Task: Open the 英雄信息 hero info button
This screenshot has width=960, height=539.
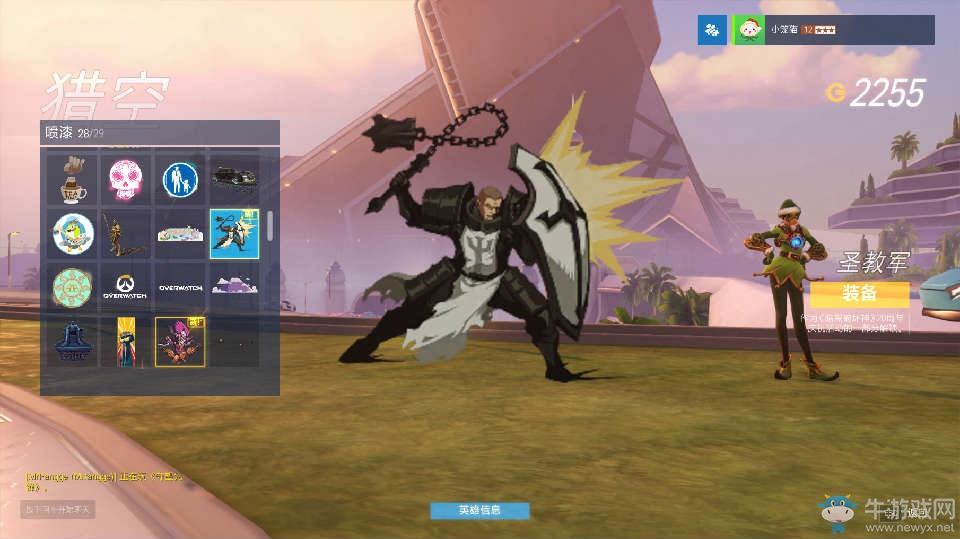Action: tap(479, 510)
